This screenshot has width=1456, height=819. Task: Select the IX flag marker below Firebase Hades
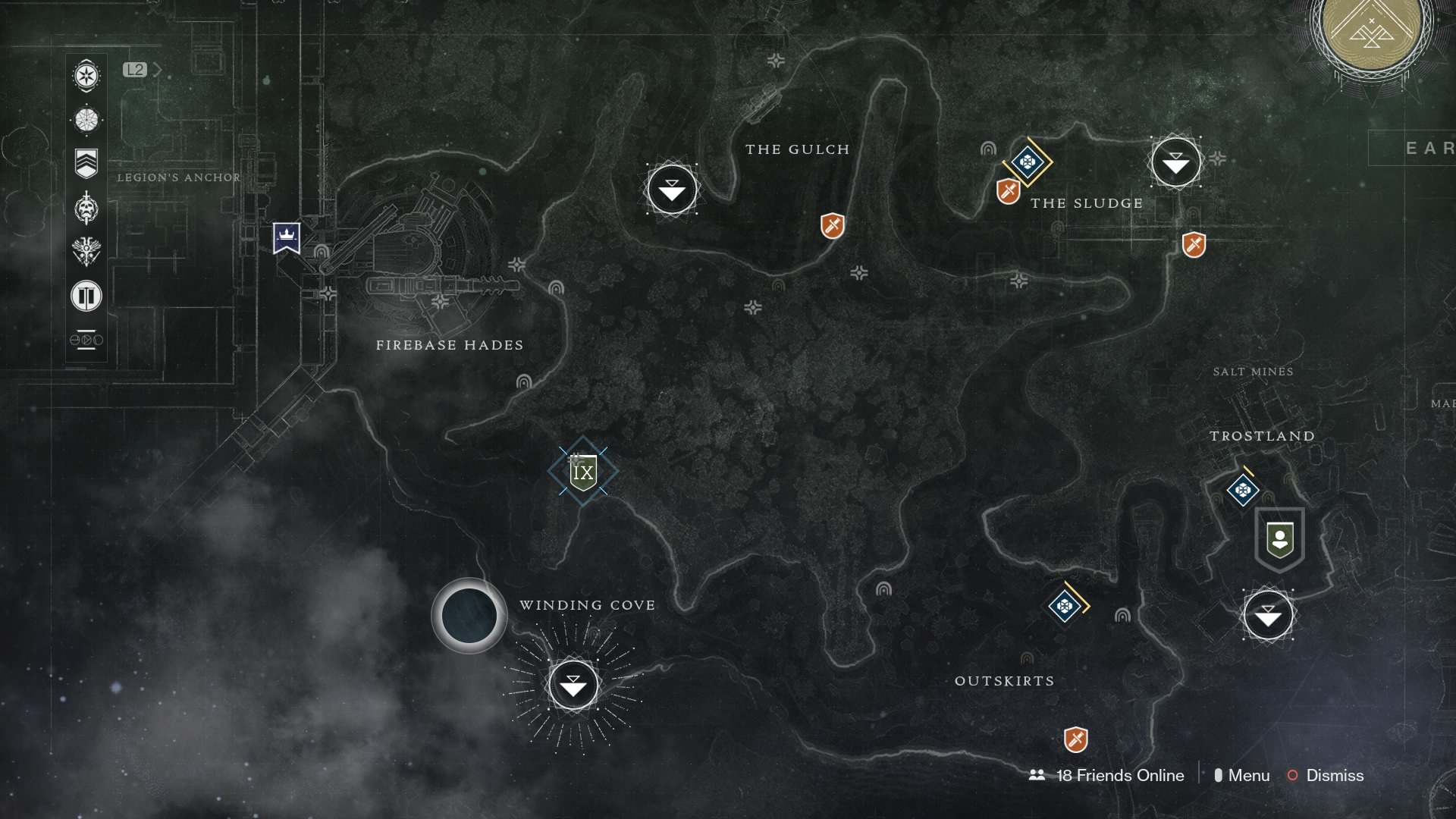(x=582, y=471)
